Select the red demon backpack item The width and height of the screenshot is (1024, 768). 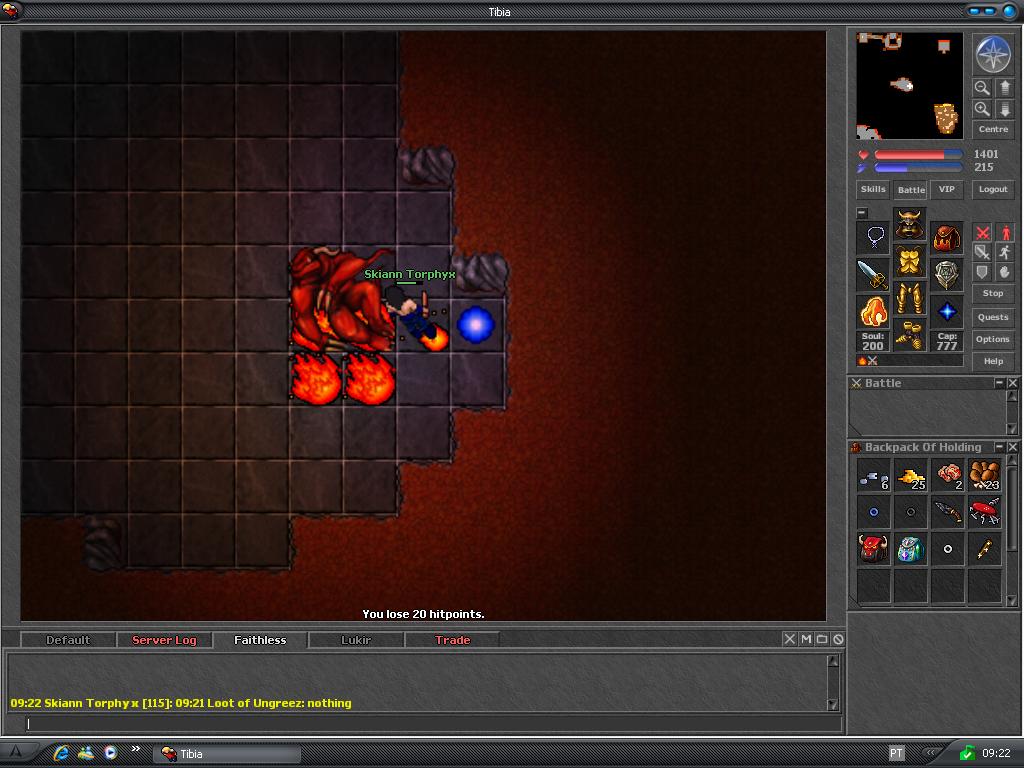click(x=873, y=548)
